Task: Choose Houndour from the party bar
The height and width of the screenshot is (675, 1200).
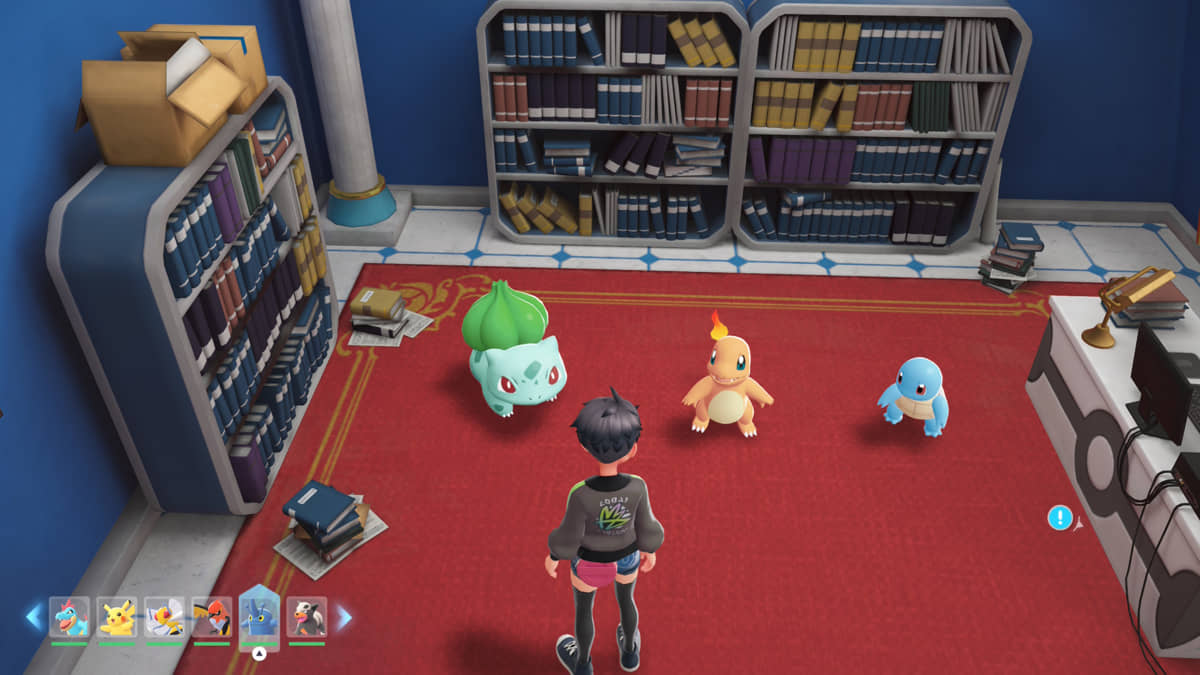Action: [x=306, y=617]
